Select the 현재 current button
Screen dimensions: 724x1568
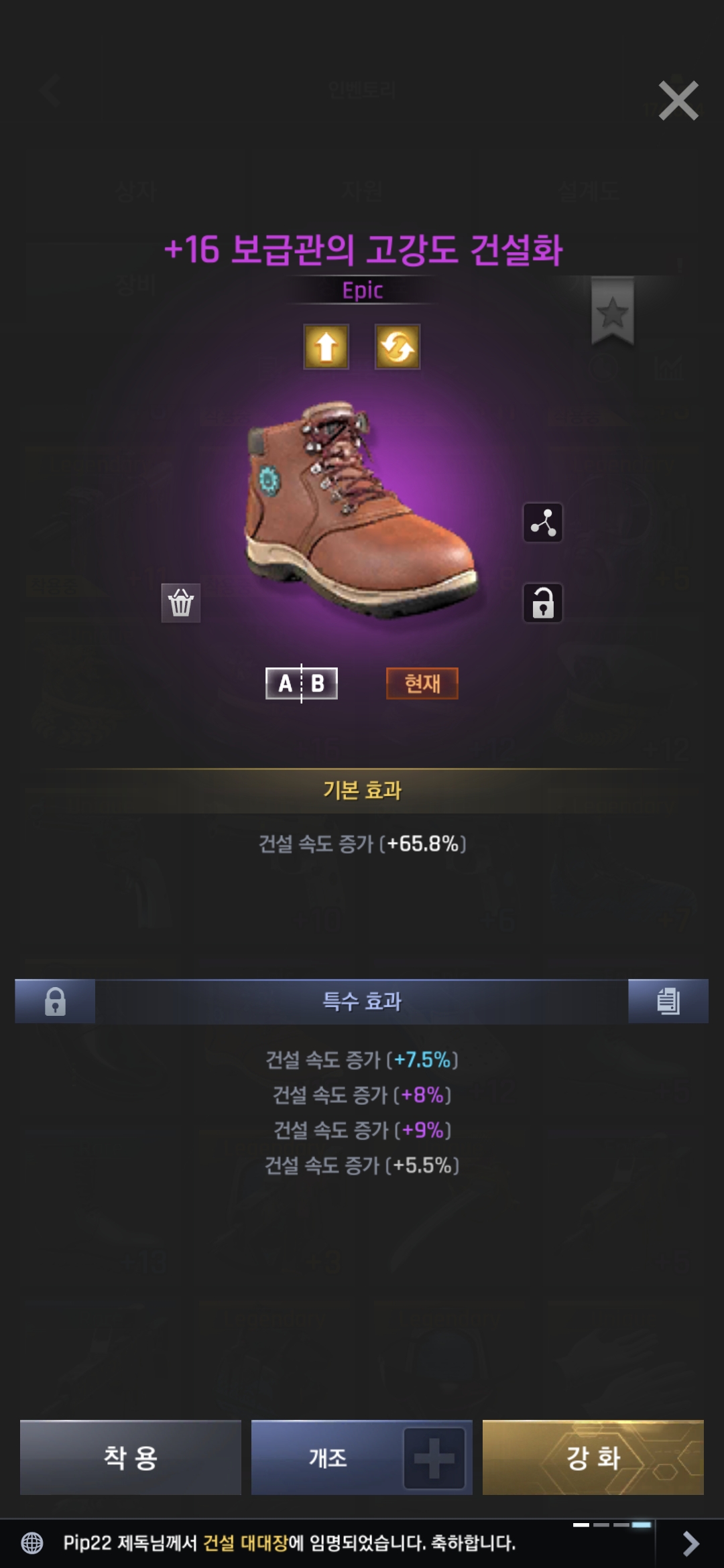pos(422,683)
